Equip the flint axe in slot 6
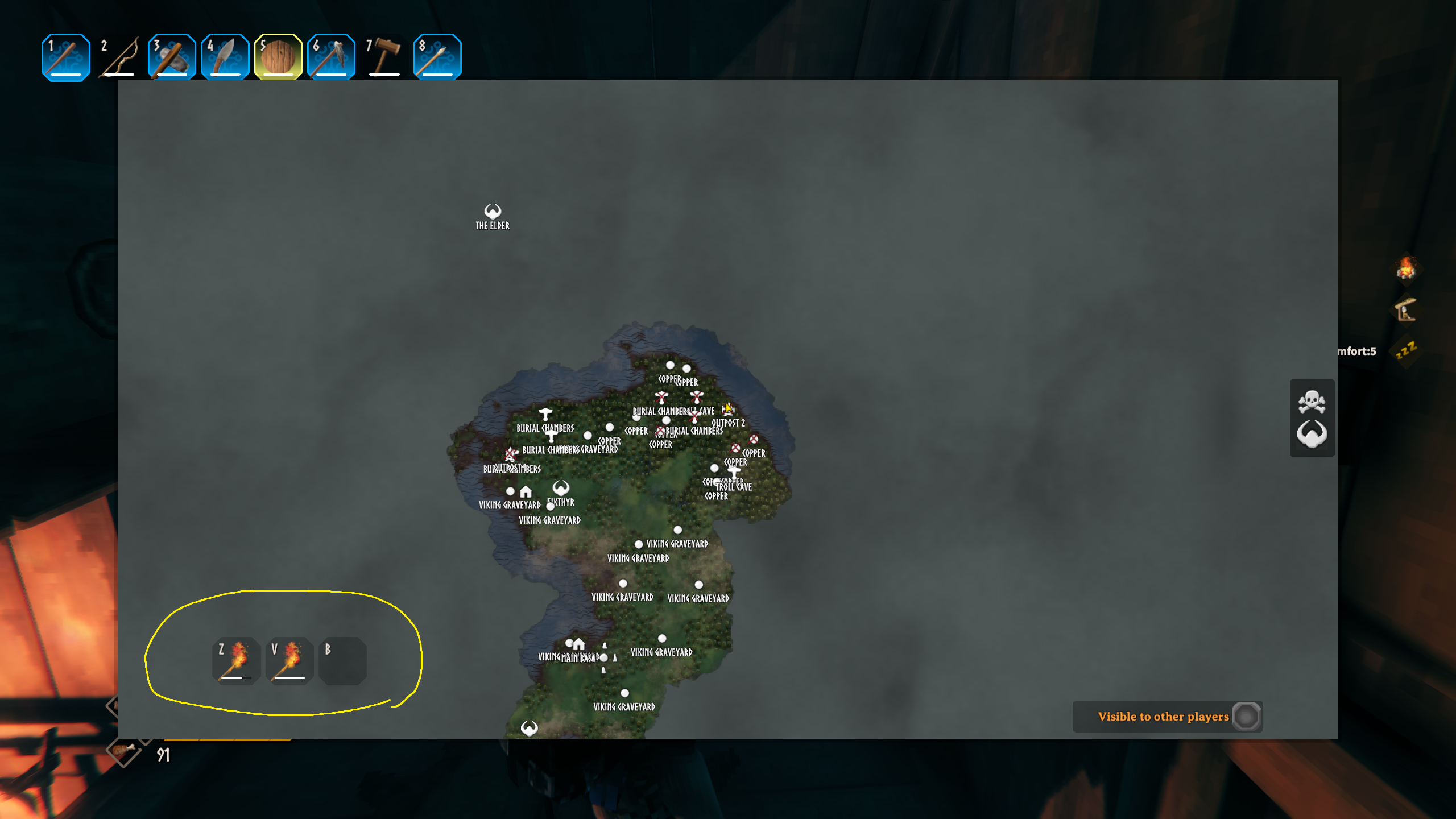The image size is (1456, 819). click(330, 55)
